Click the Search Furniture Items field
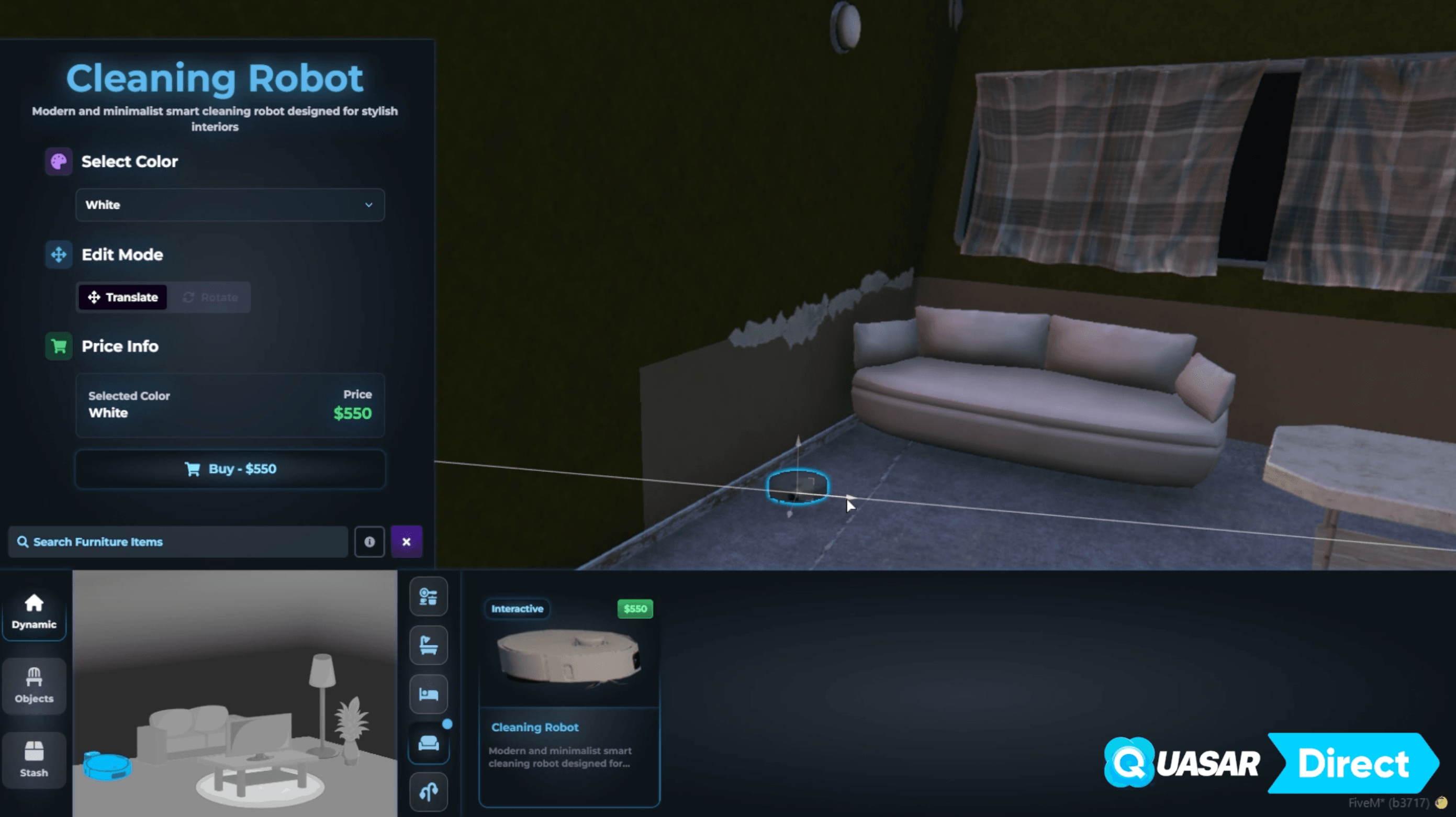Image resolution: width=1456 pixels, height=817 pixels. pyautogui.click(x=178, y=542)
